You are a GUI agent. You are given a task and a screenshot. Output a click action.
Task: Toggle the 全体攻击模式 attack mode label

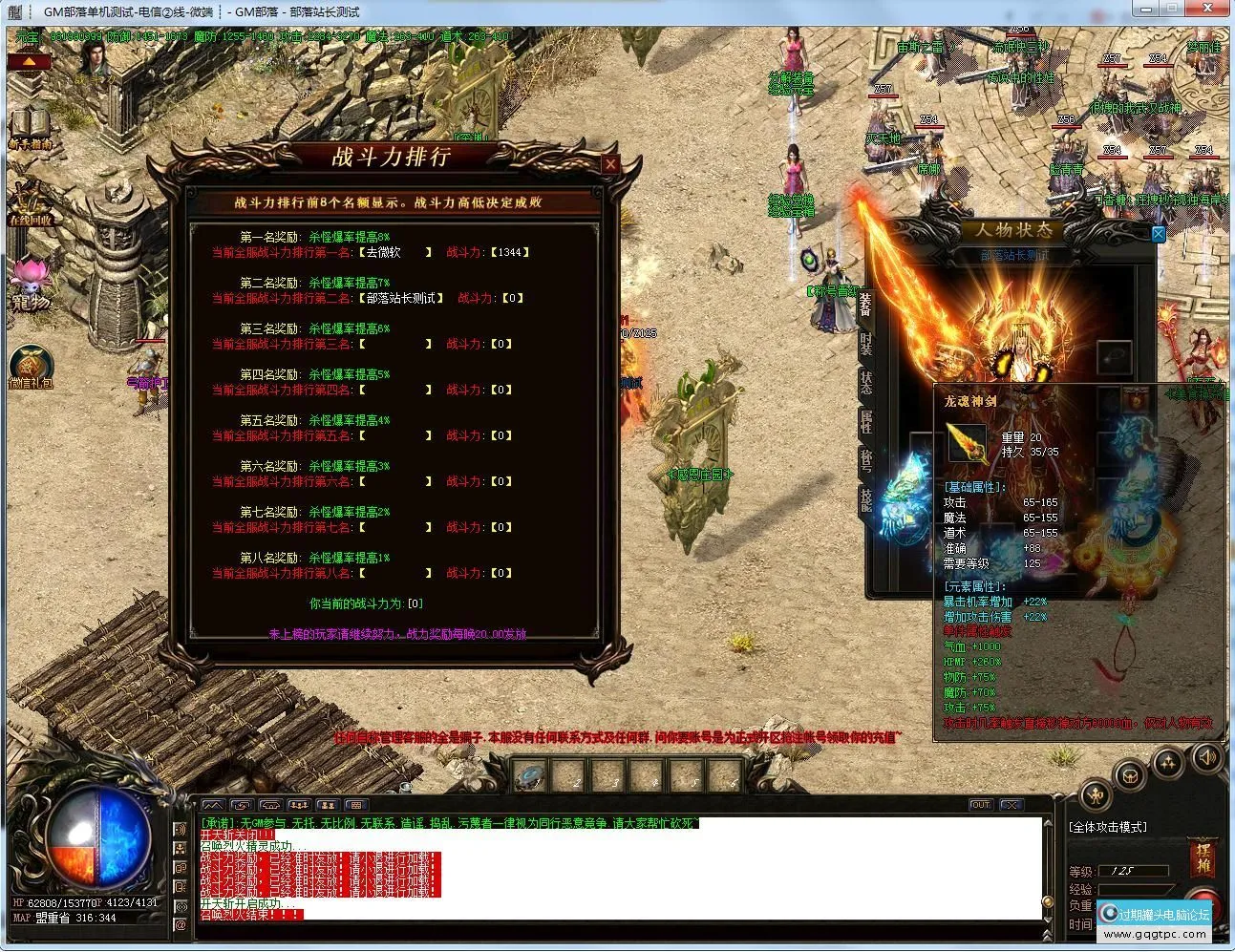pos(1108,827)
